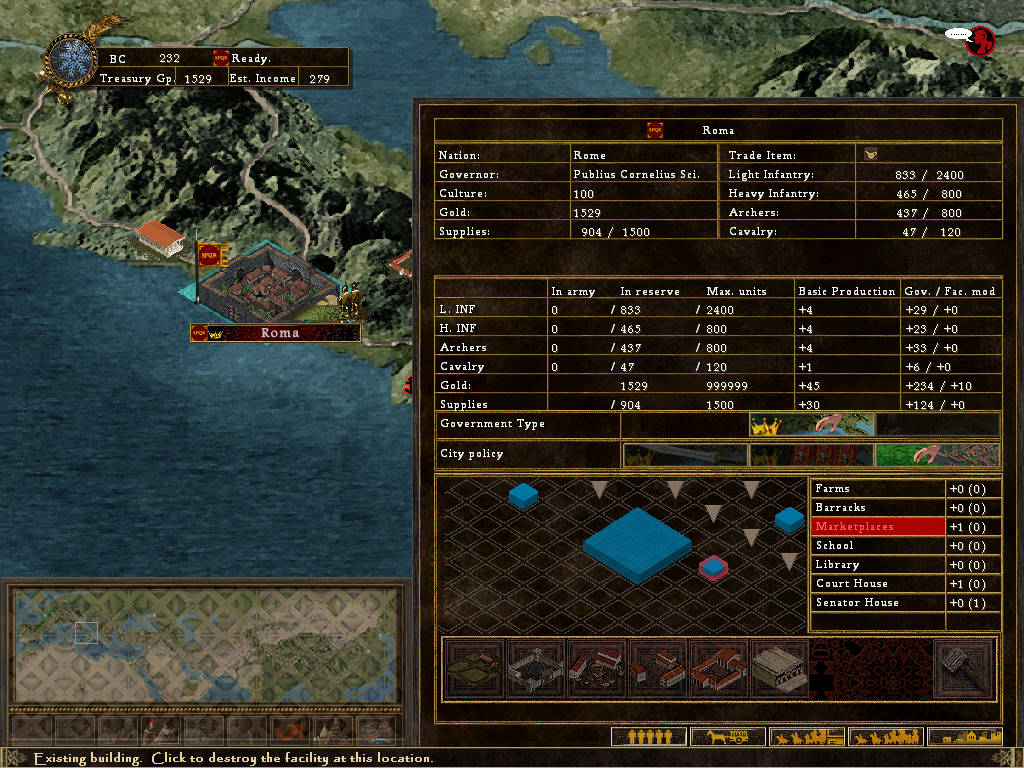
Task: Select the Marketplaces row in the facility list
Action: pos(879,527)
